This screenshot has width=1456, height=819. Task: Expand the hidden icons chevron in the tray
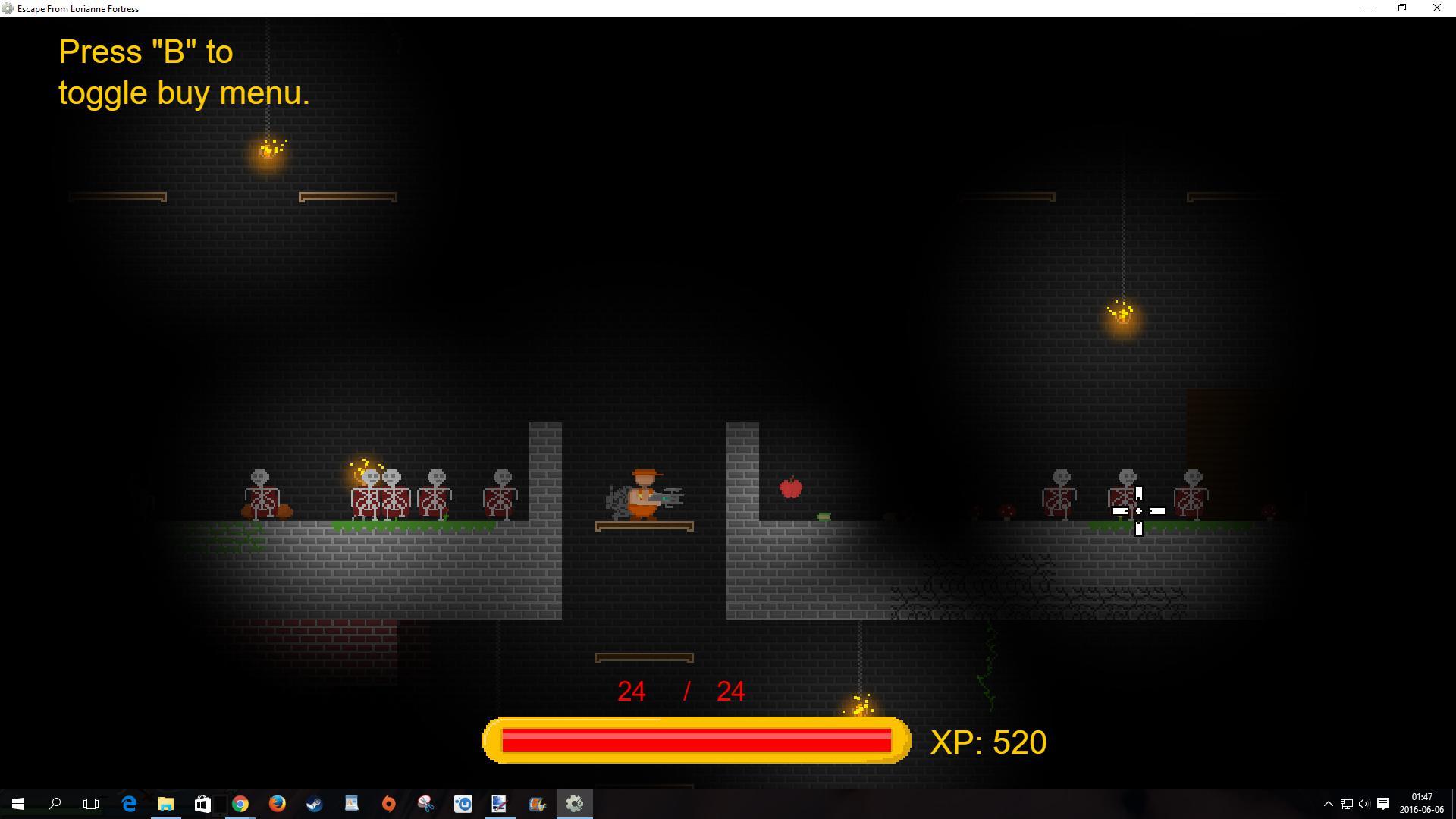click(x=1329, y=804)
